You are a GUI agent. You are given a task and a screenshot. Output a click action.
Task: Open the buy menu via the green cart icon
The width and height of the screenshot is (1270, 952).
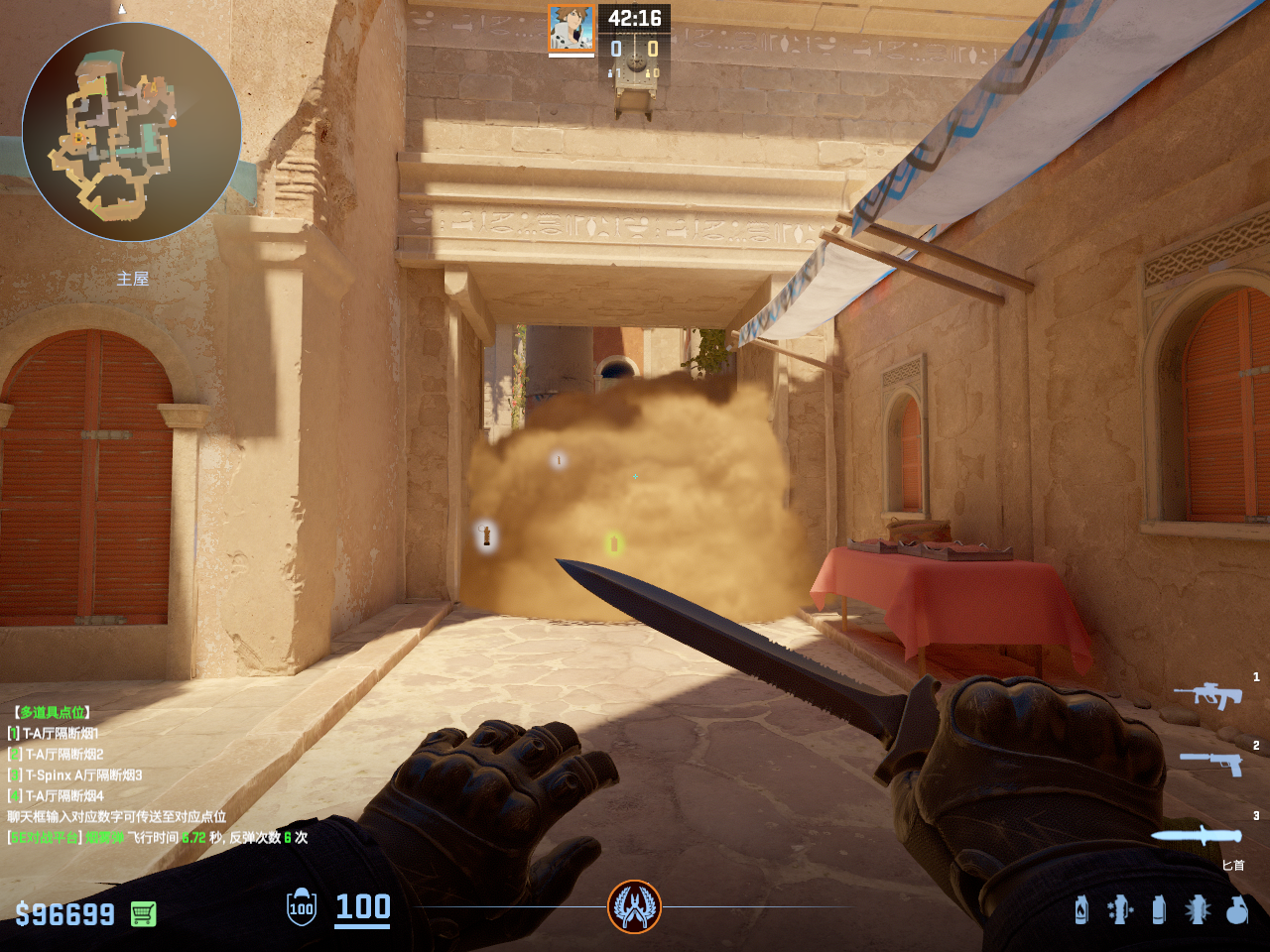(144, 913)
